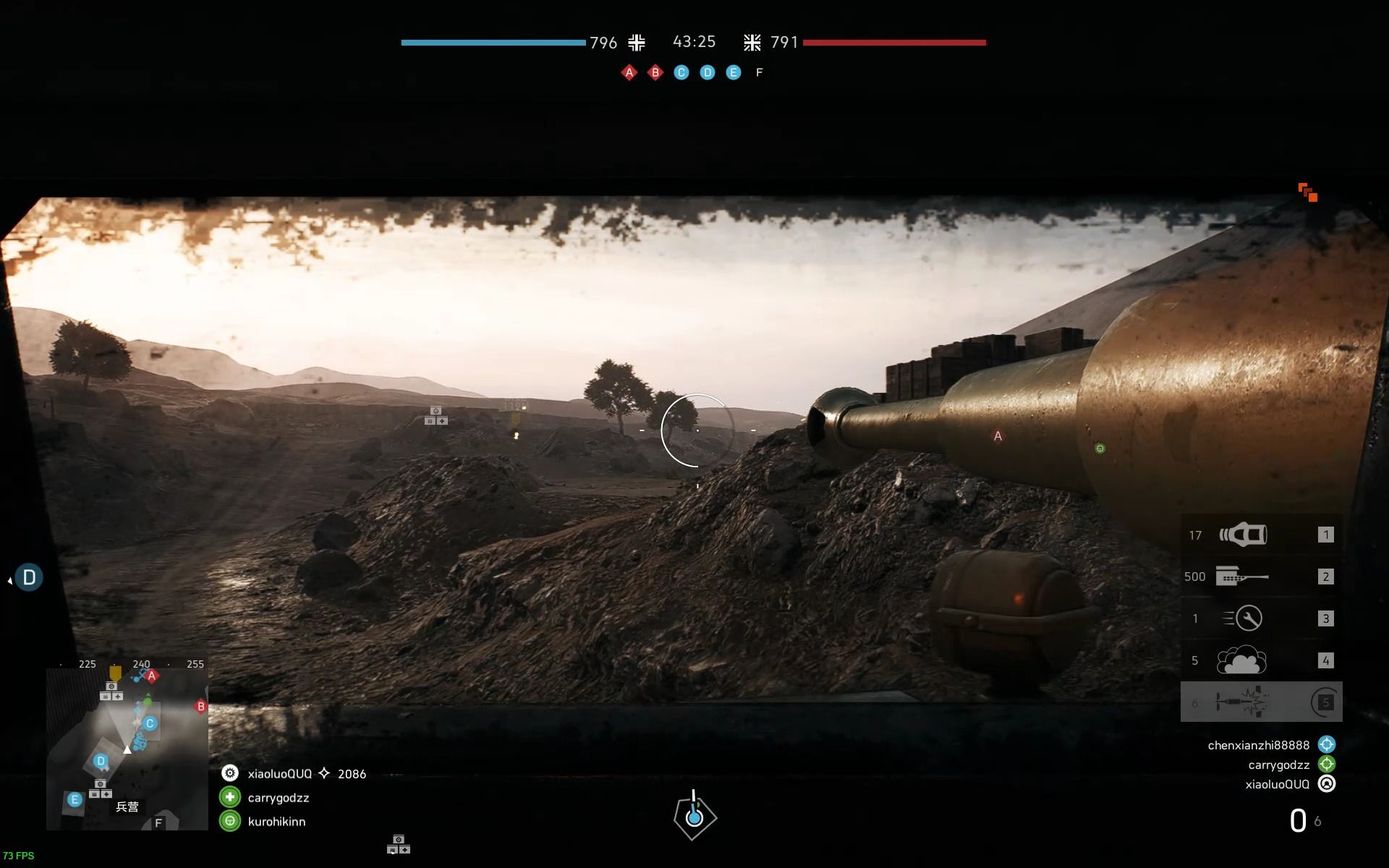Click the tank turret orientation indicator
The image size is (1389, 868).
[x=694, y=817]
